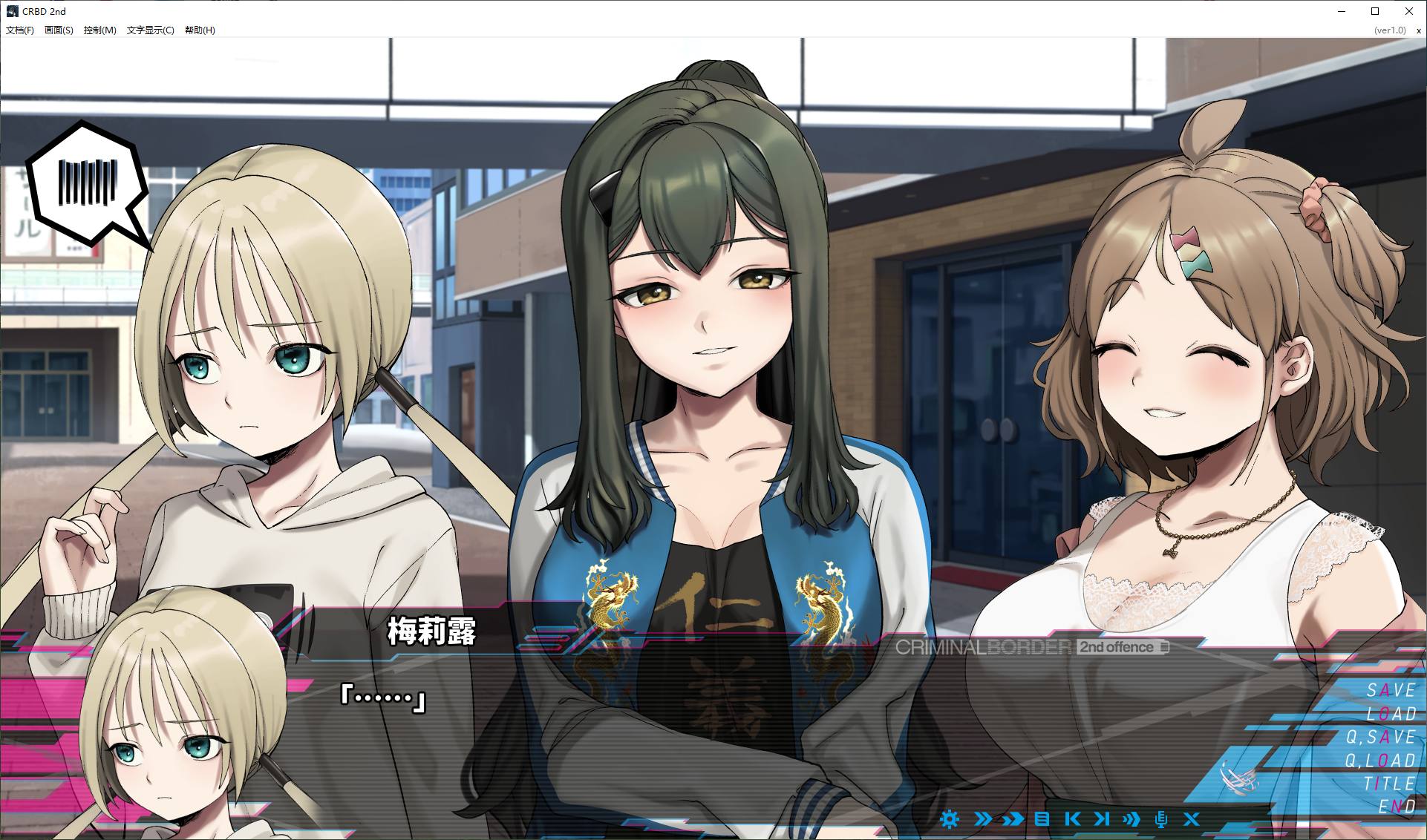This screenshot has height=840, width=1427.
Task: Jump back with the previous-scene arrow icon
Action: (x=1072, y=819)
